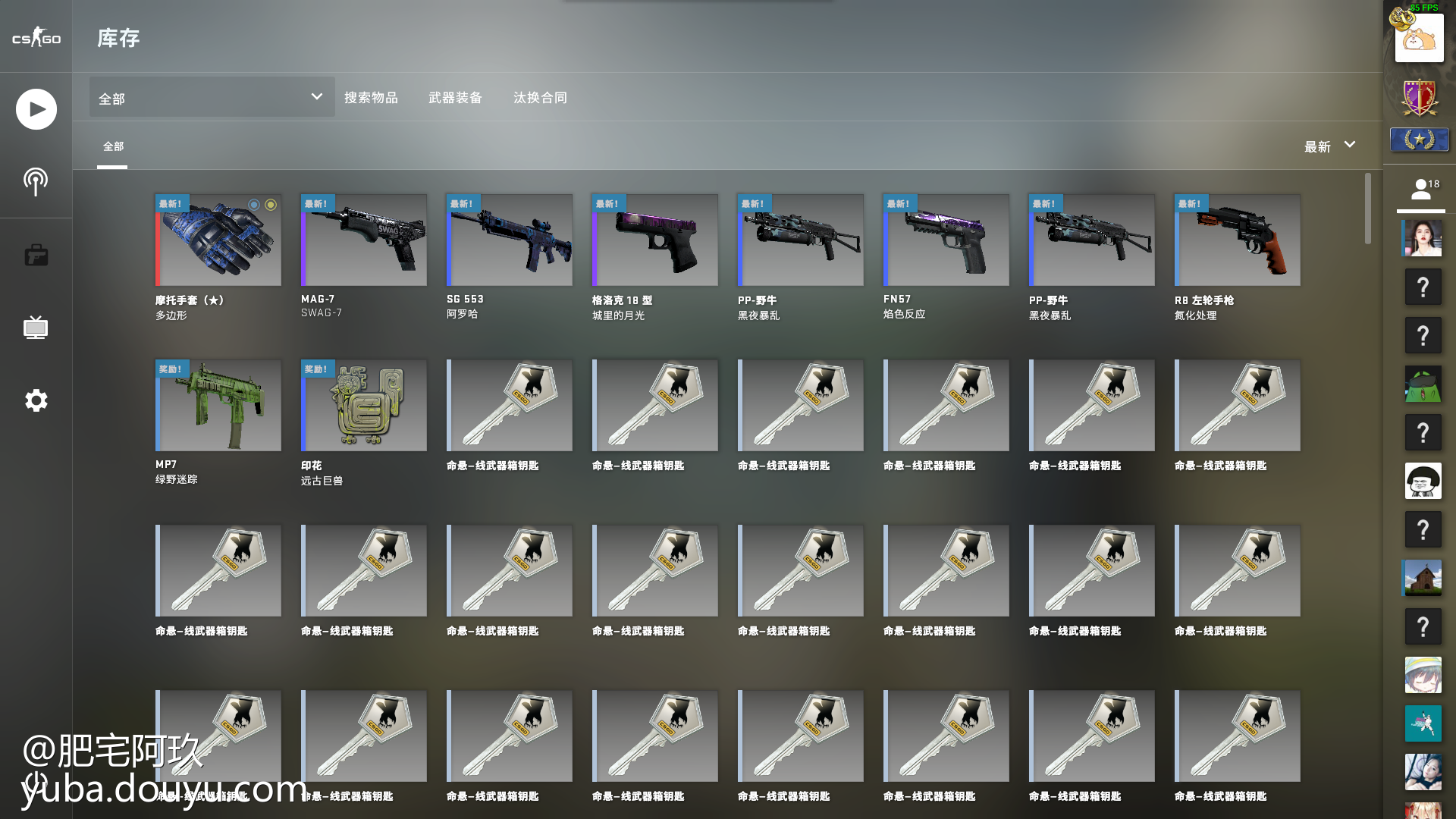Open the watch TV icon
The width and height of the screenshot is (1456, 819).
pos(36,328)
